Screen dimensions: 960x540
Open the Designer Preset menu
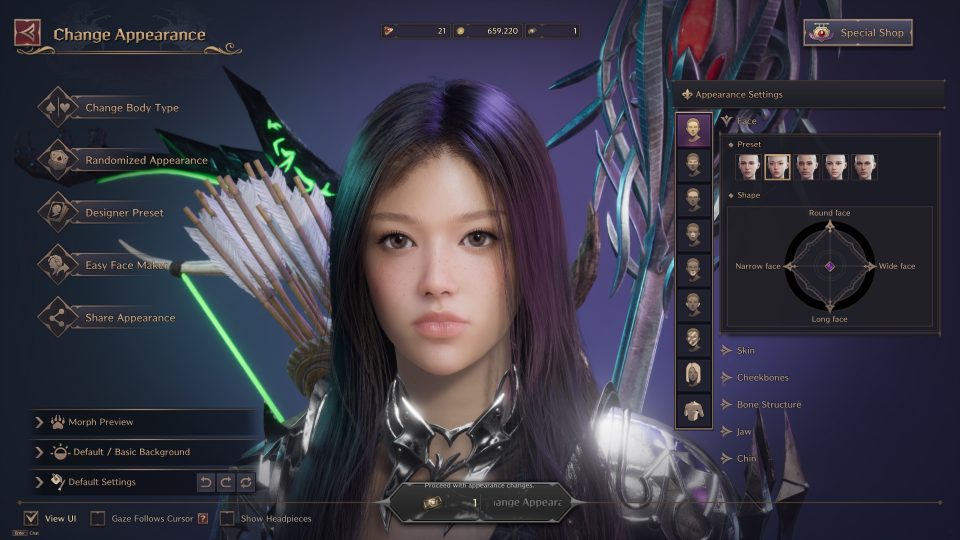124,213
